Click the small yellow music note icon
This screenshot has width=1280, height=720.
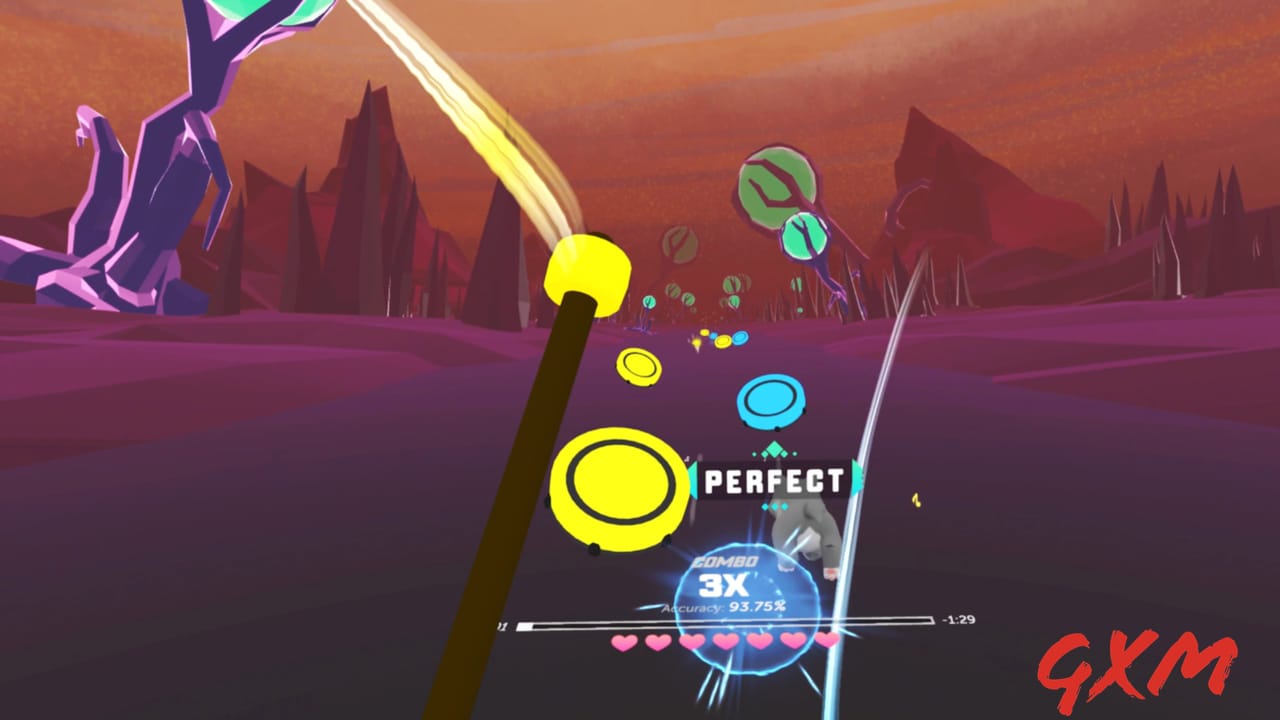(x=916, y=502)
